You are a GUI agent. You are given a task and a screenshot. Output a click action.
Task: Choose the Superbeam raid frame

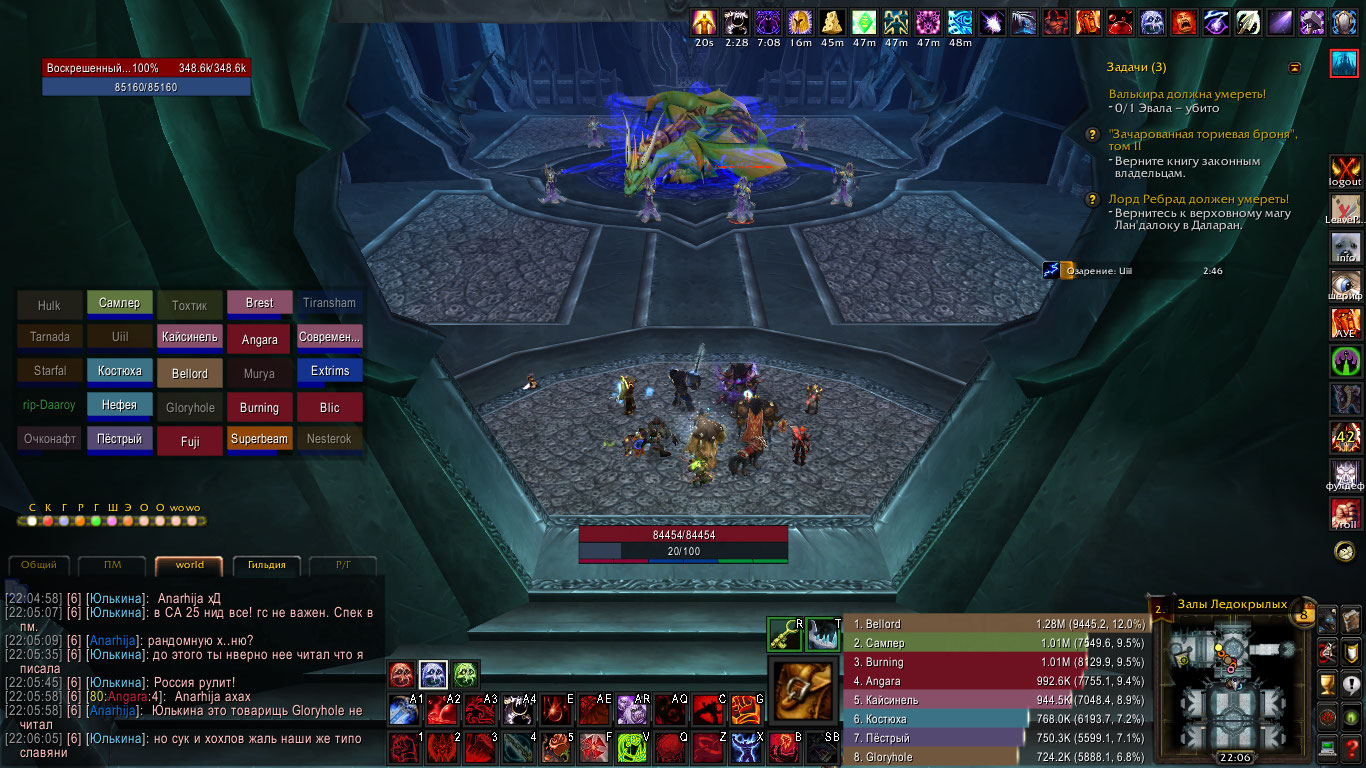259,438
